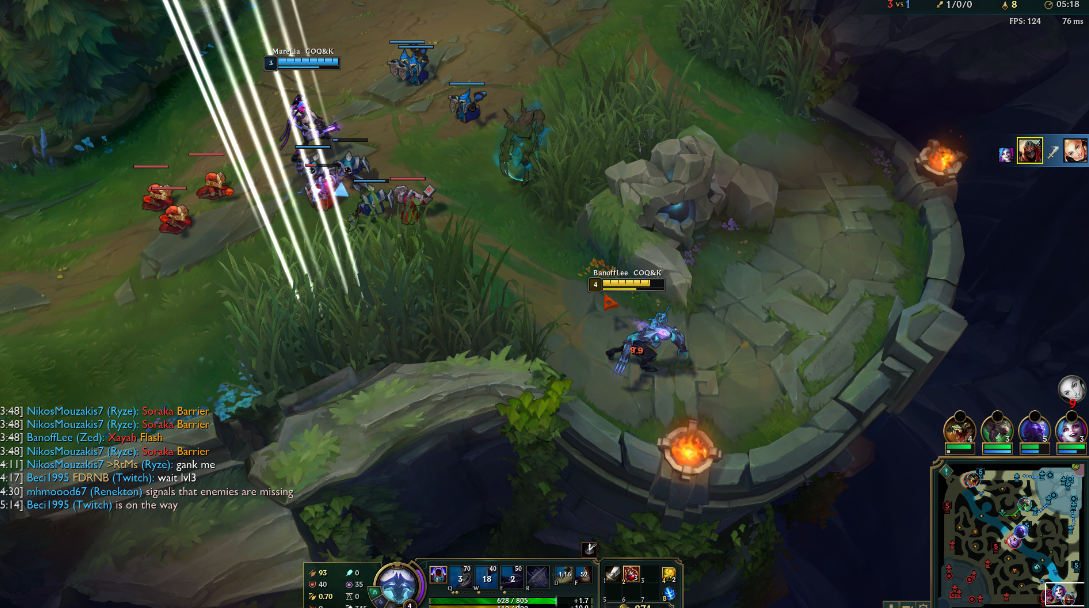Click the sword icon above ability bar

click(589, 548)
